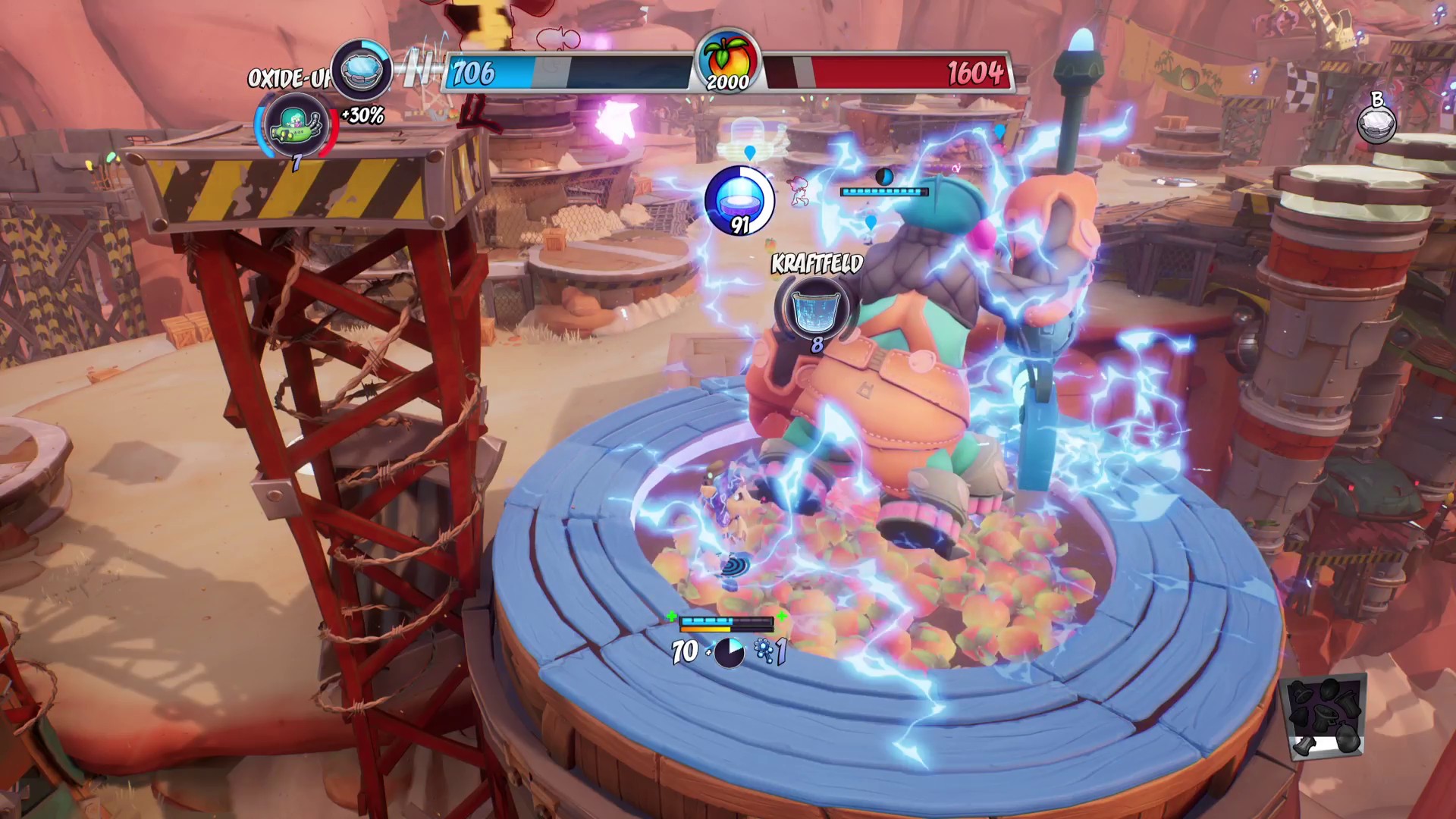
Task: Click the Kraftfeld ability icon
Action: coord(813,306)
